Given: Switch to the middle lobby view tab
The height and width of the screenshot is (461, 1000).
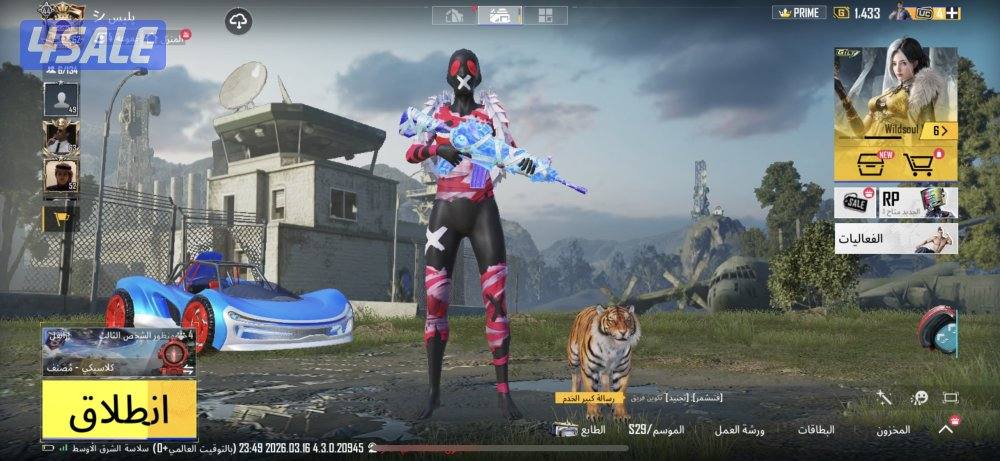Looking at the screenshot, I should 499,14.
